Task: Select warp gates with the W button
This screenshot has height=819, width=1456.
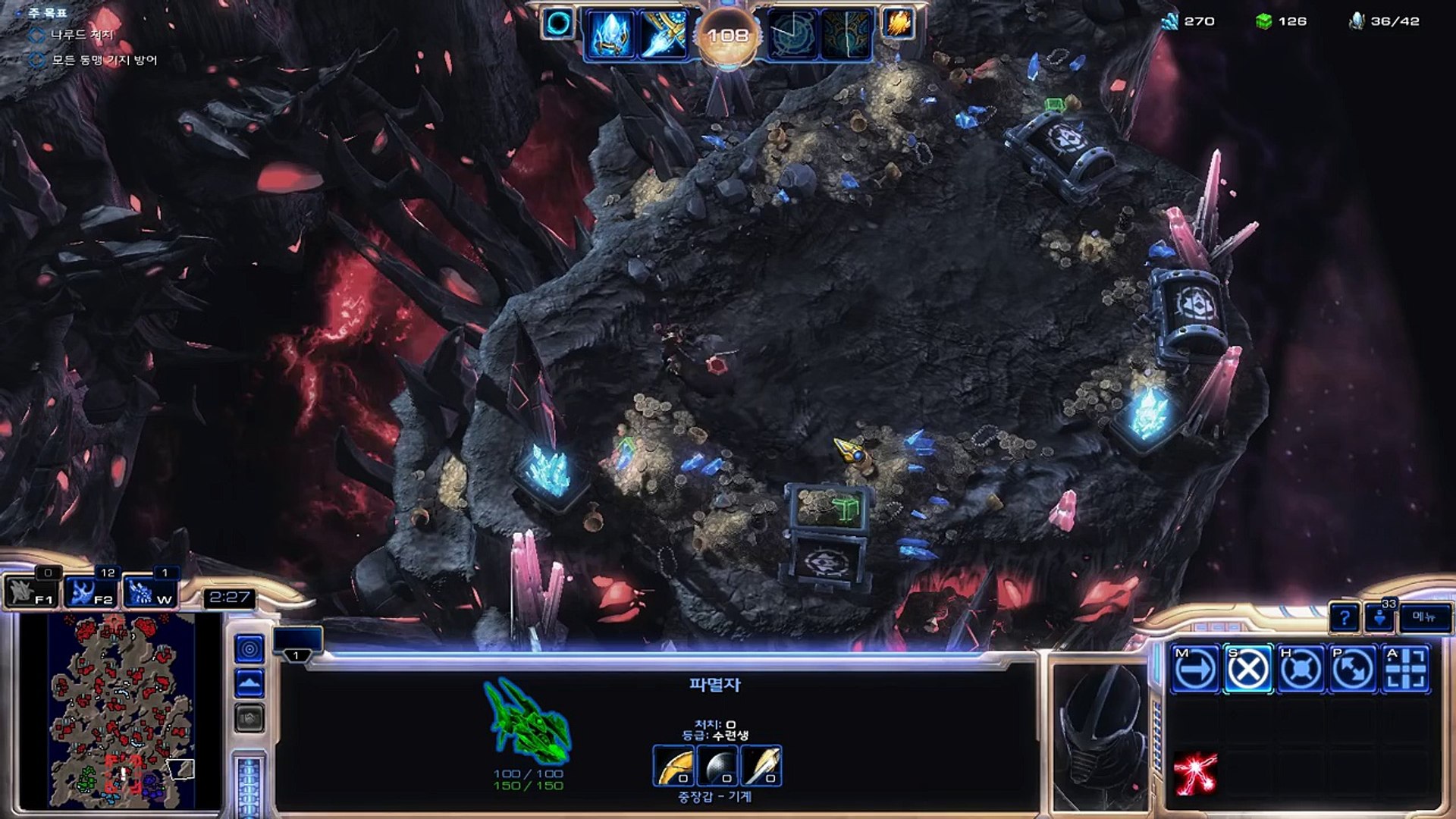Action: coord(149,591)
